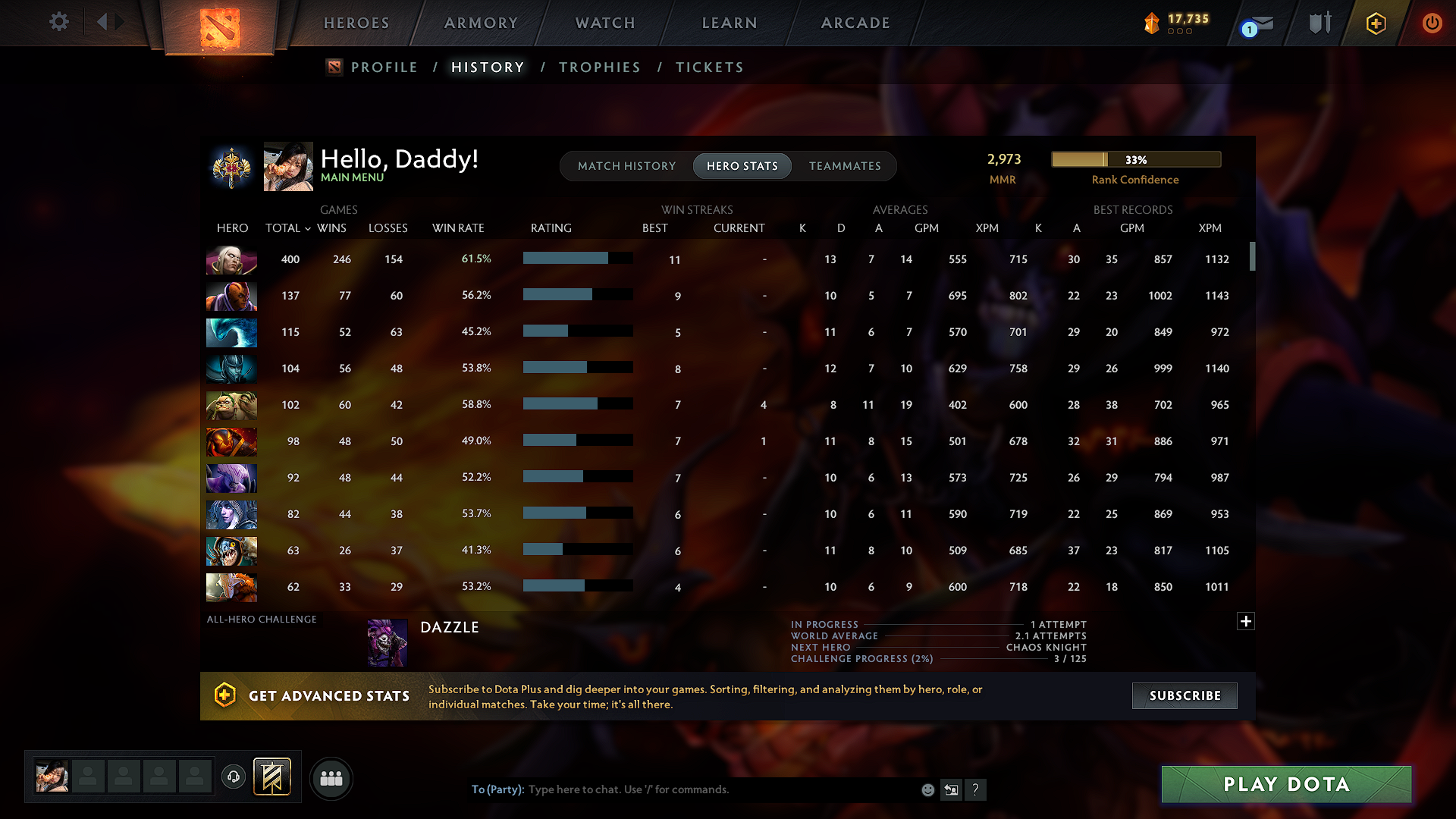
Task: Click the power exit icon
Action: click(x=1432, y=24)
